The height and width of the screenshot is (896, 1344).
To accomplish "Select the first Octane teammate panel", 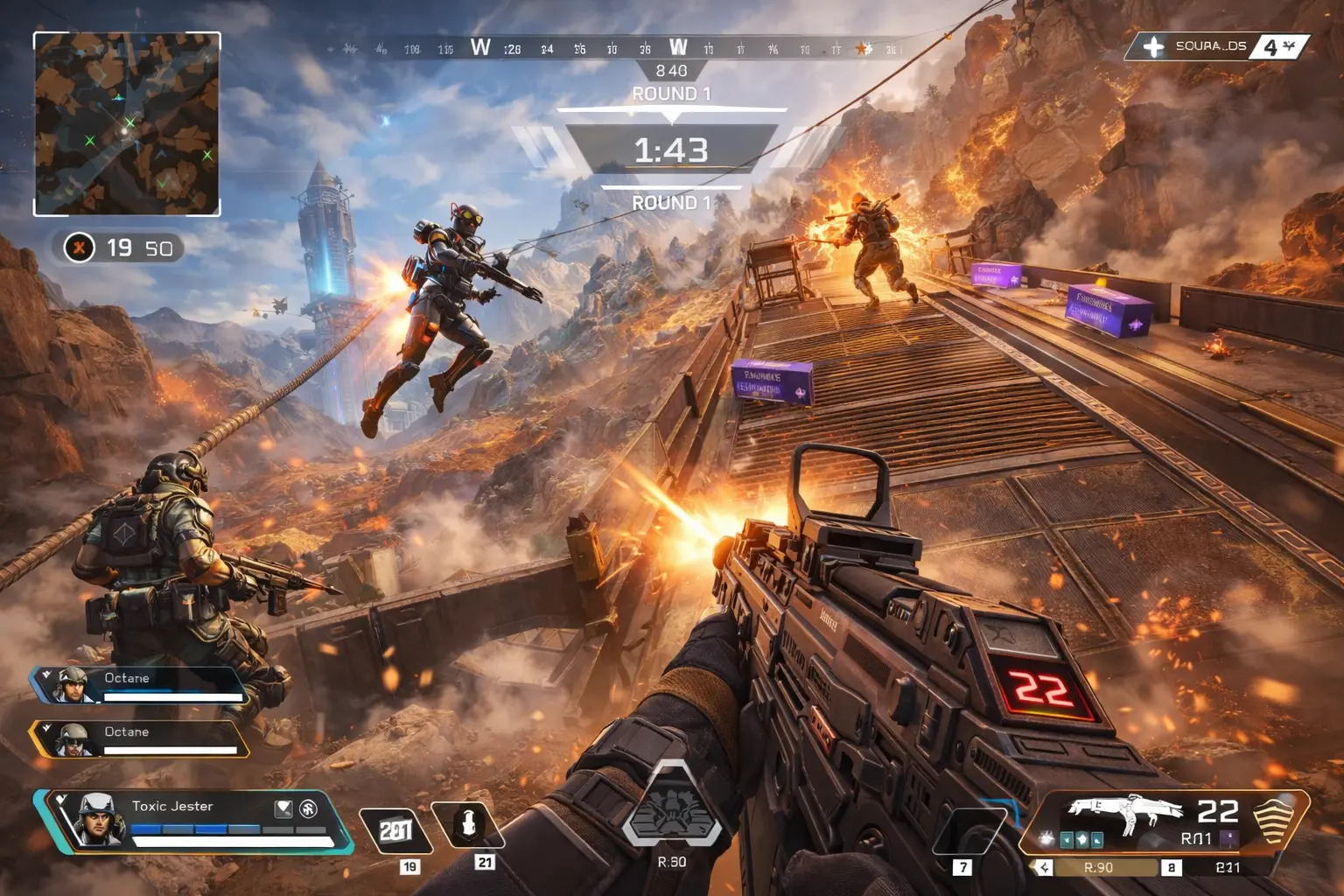I will [140, 685].
